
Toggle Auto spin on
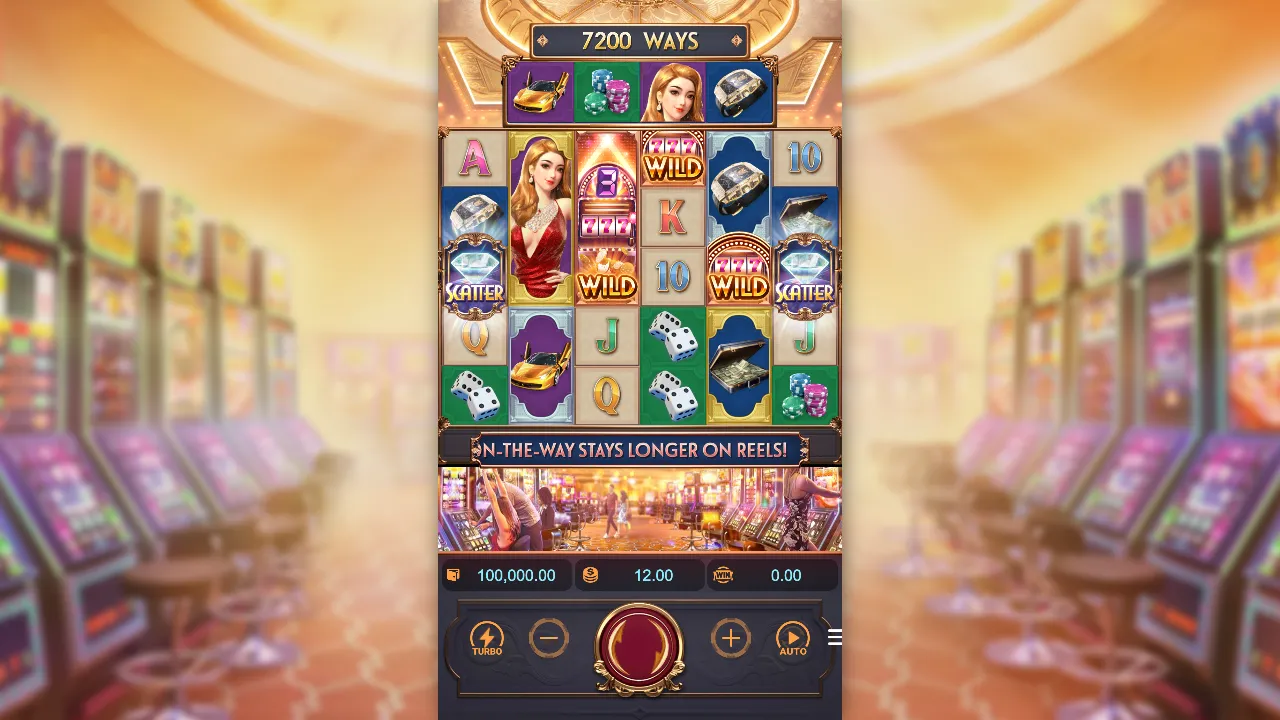point(793,638)
